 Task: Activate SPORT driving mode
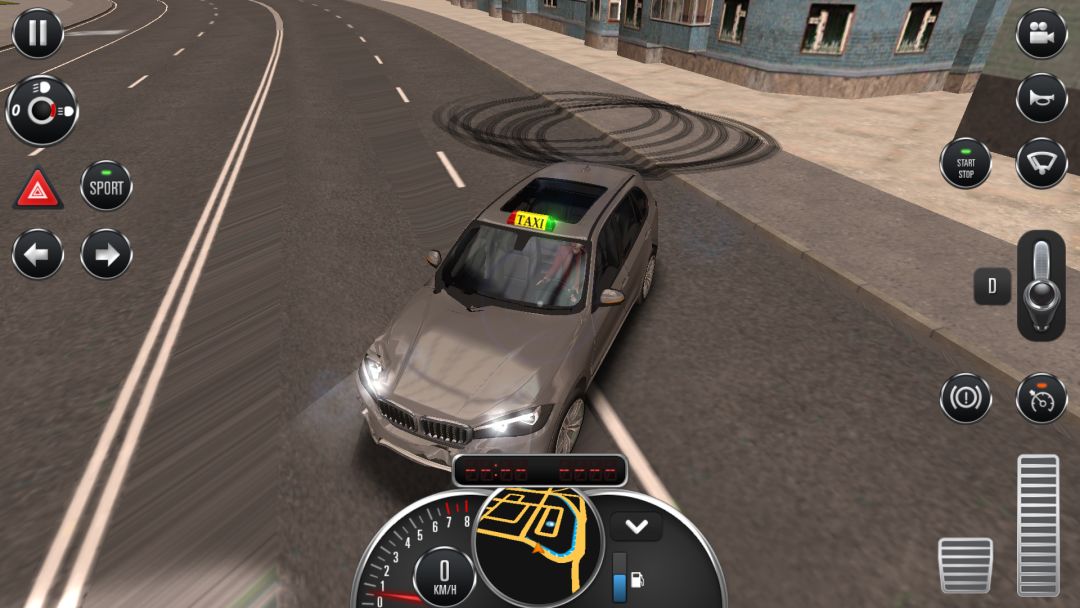pyautogui.click(x=106, y=186)
